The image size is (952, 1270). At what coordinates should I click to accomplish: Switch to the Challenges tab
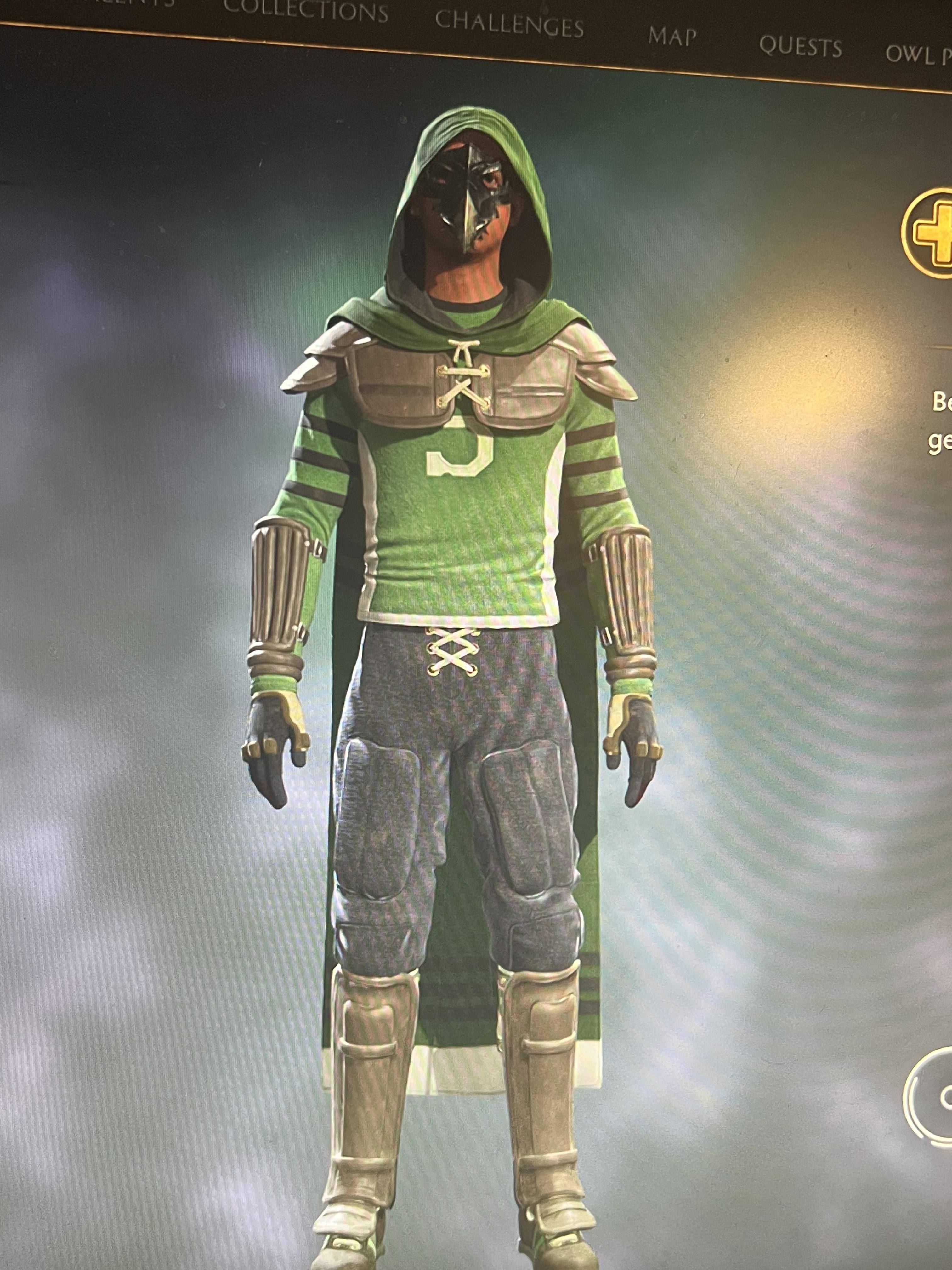point(509,25)
